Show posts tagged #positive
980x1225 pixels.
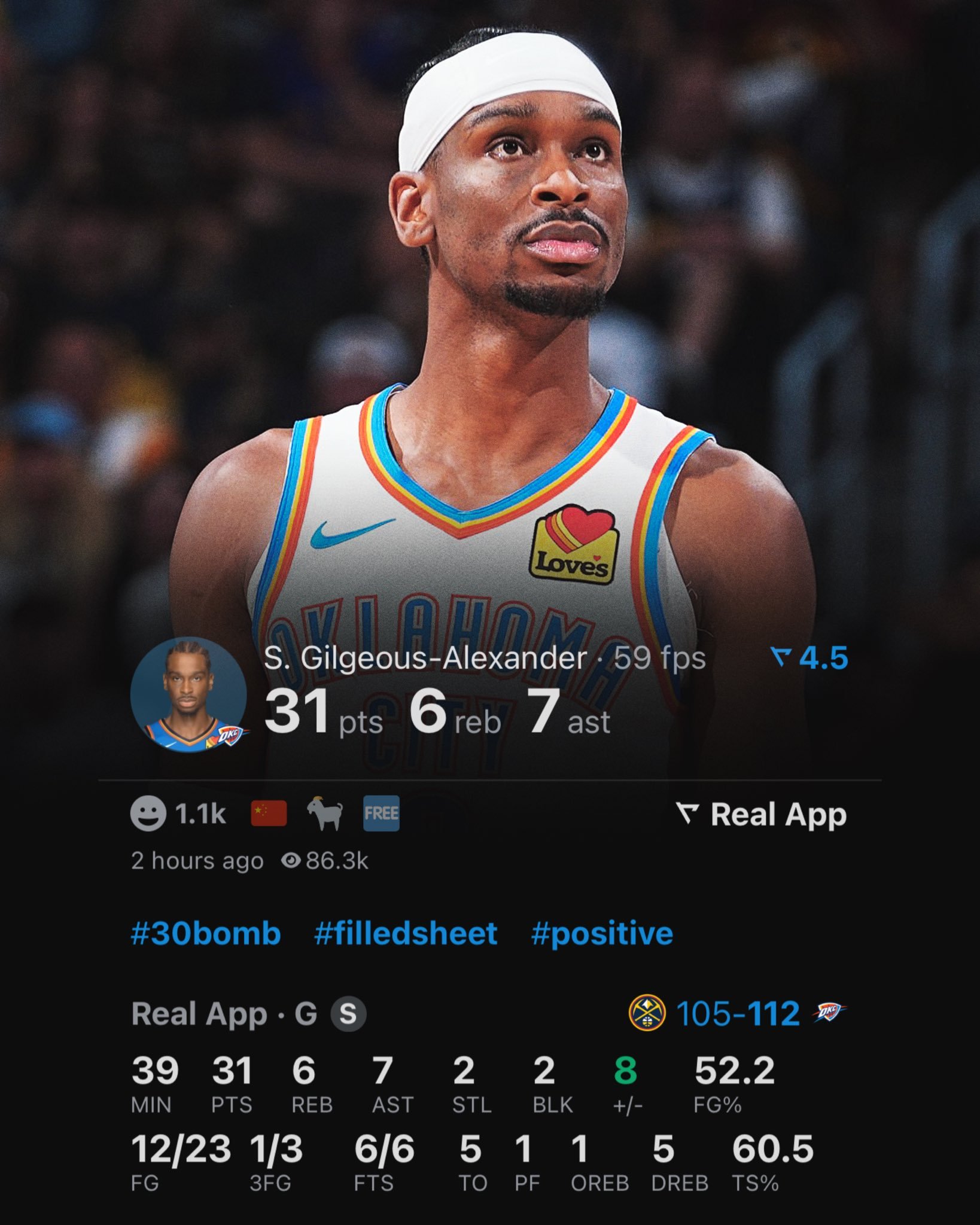tap(602, 934)
